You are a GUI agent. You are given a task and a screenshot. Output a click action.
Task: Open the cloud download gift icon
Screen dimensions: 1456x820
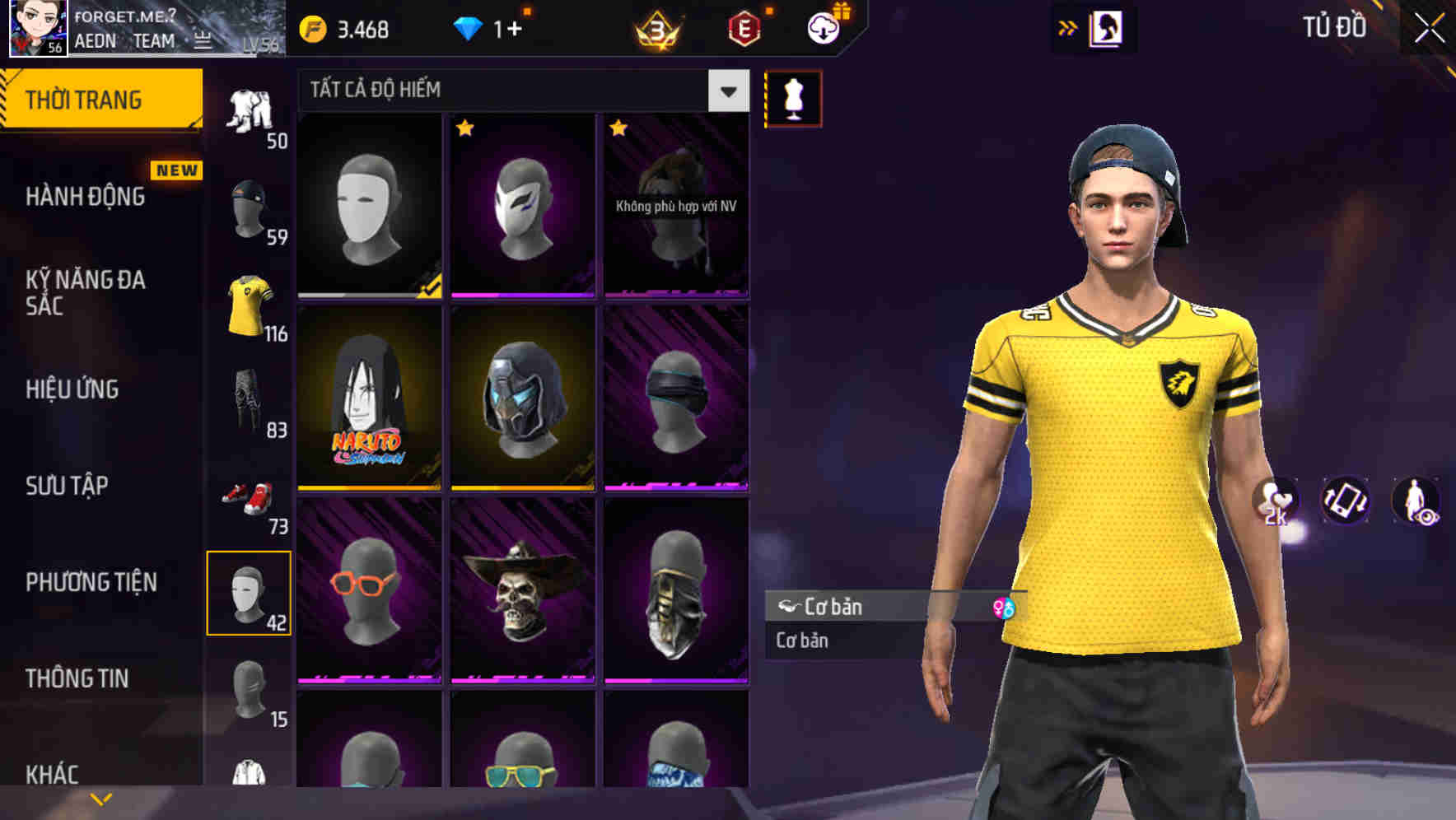coord(824,26)
